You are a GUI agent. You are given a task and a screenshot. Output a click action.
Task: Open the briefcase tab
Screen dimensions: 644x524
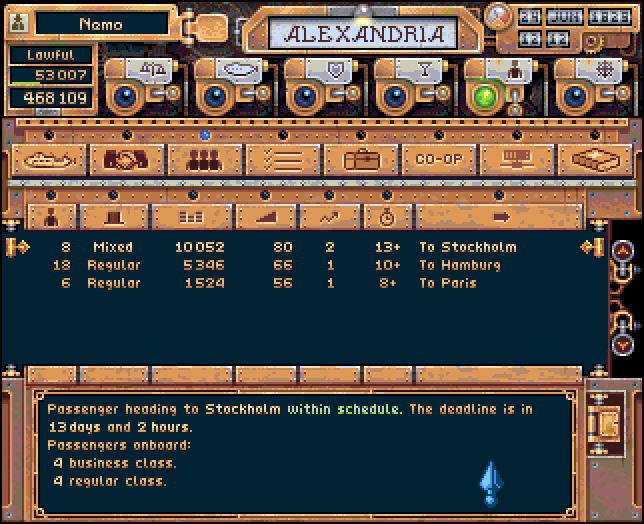point(361,160)
